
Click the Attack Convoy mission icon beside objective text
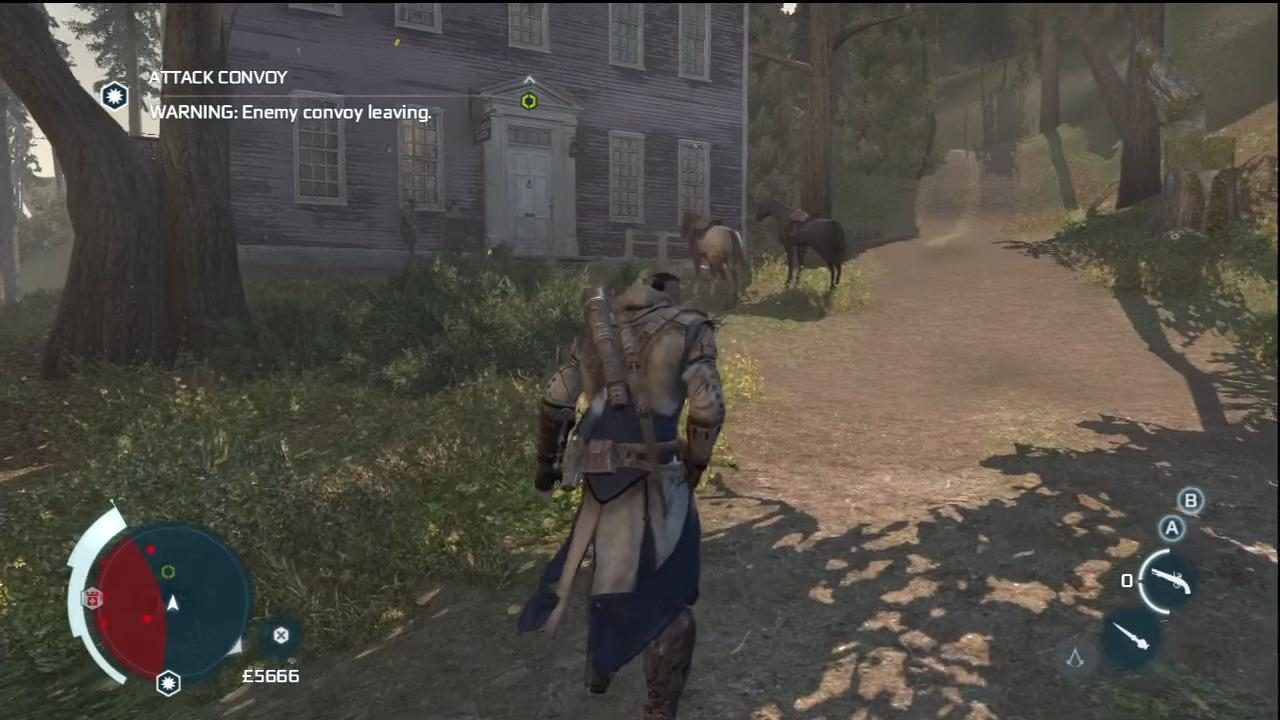tap(114, 96)
